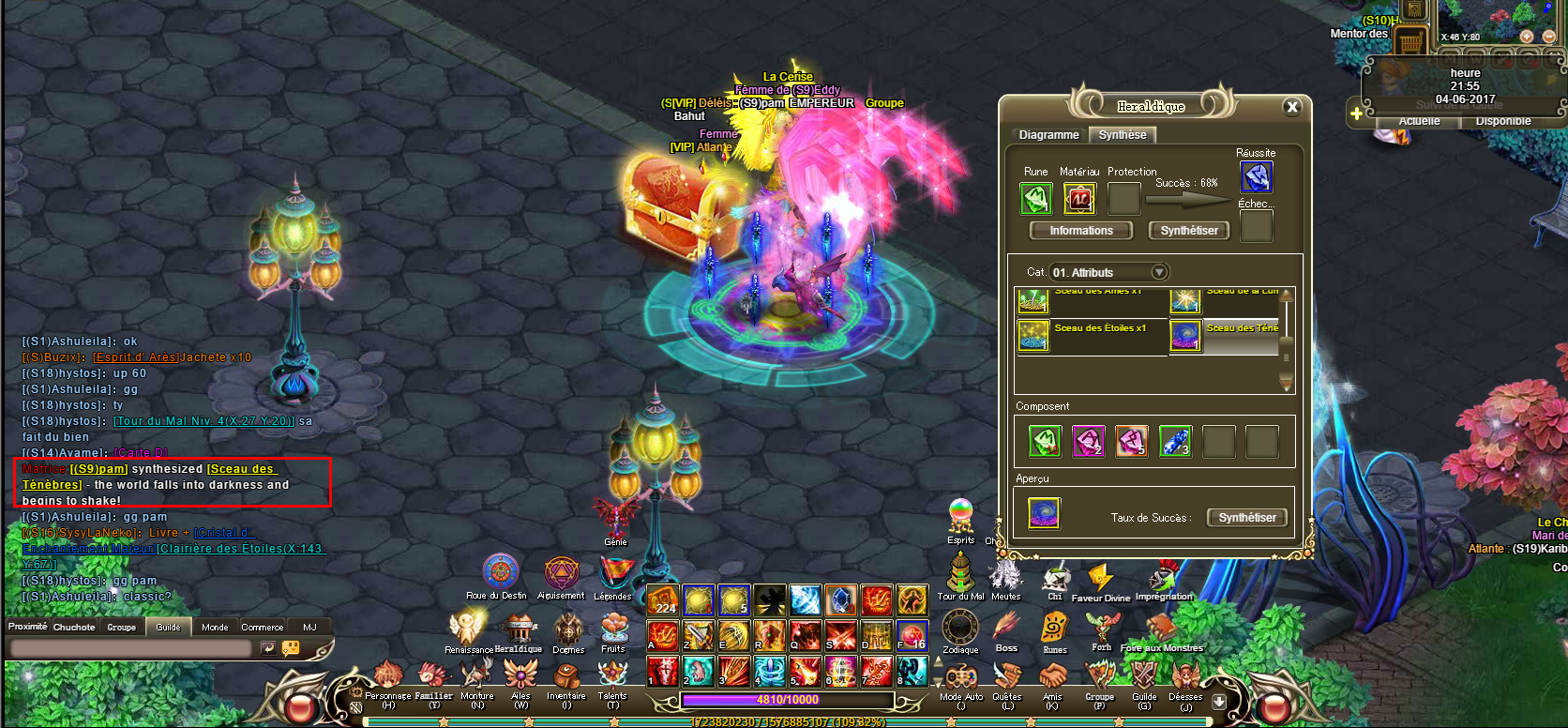Open the Cat. 01. Attributs dropdown
This screenshot has width=1568, height=728.
point(1159,272)
